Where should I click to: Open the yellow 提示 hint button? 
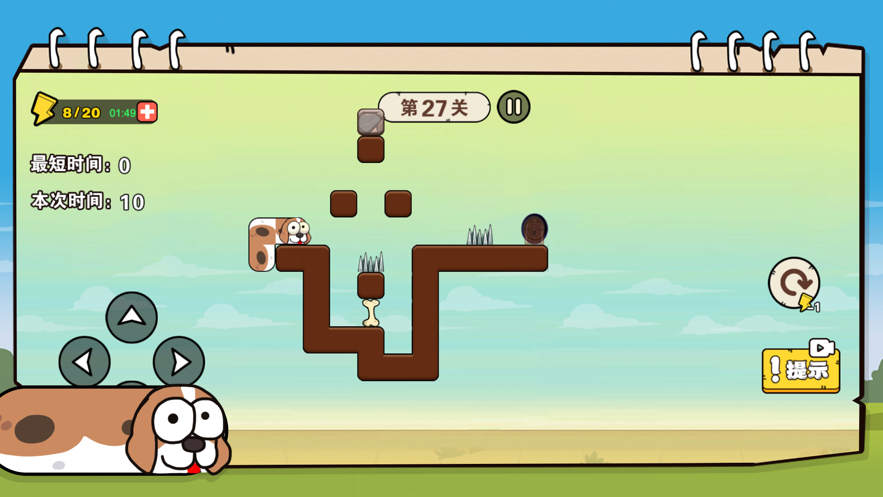coord(801,369)
